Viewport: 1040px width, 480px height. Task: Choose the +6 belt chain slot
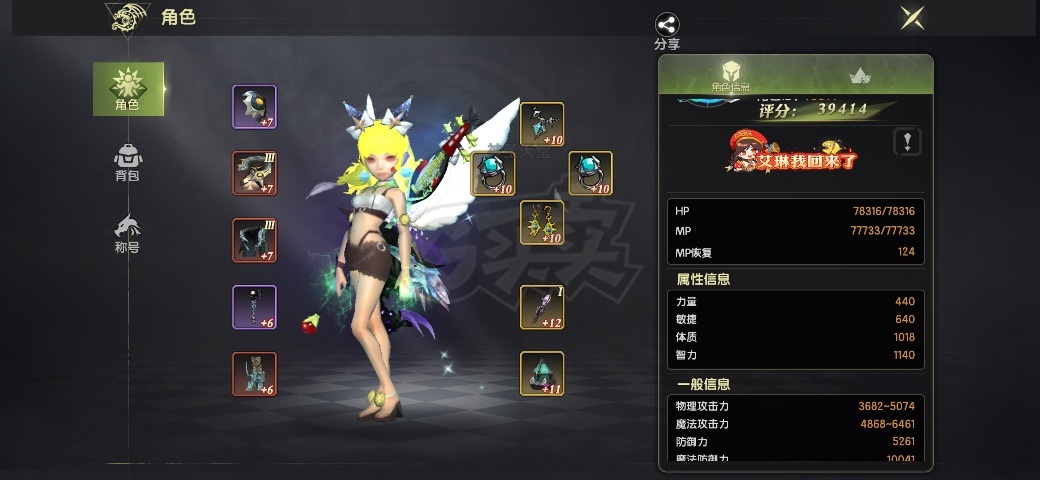point(254,307)
